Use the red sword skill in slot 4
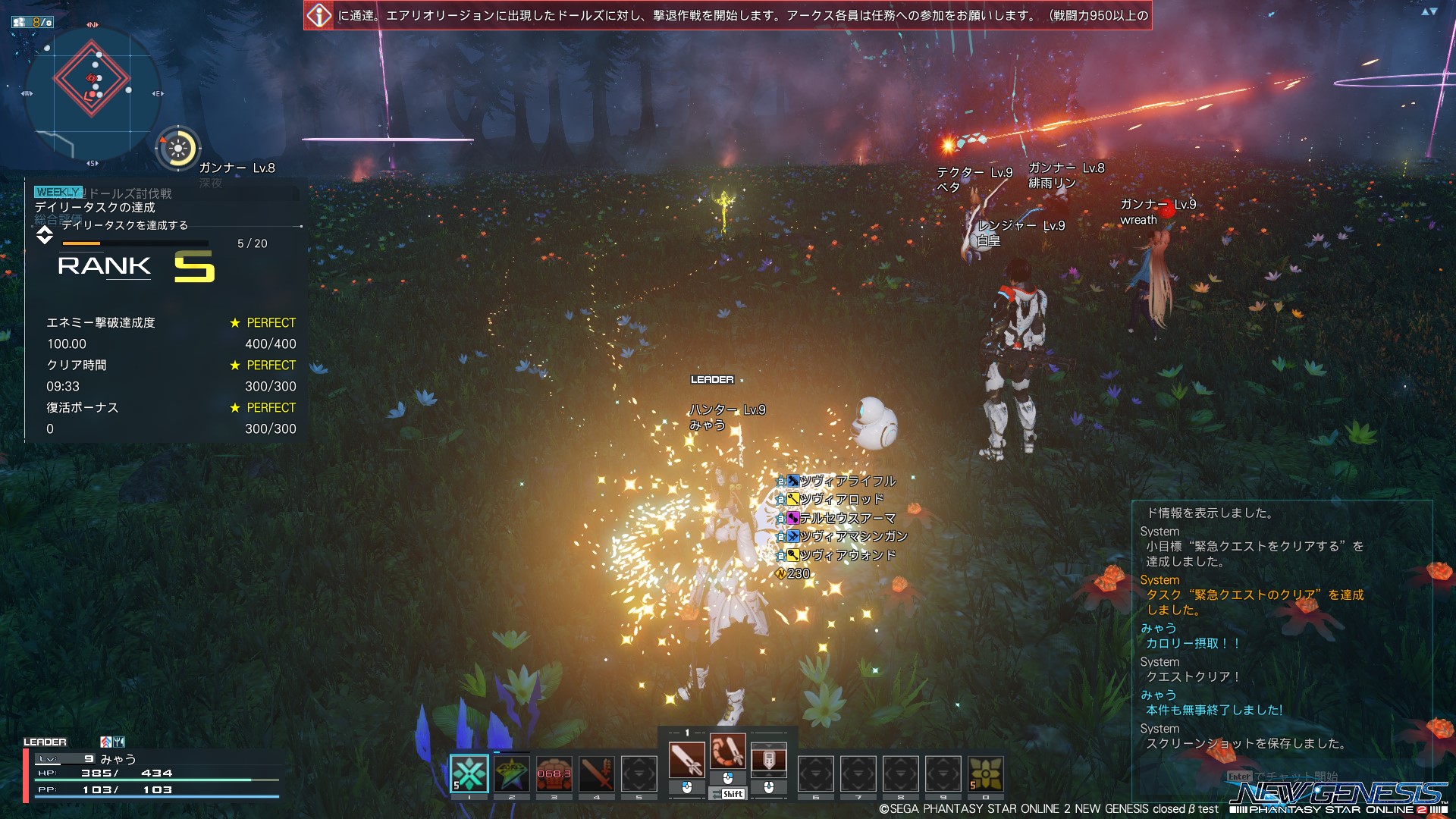1456x819 pixels. point(597,773)
